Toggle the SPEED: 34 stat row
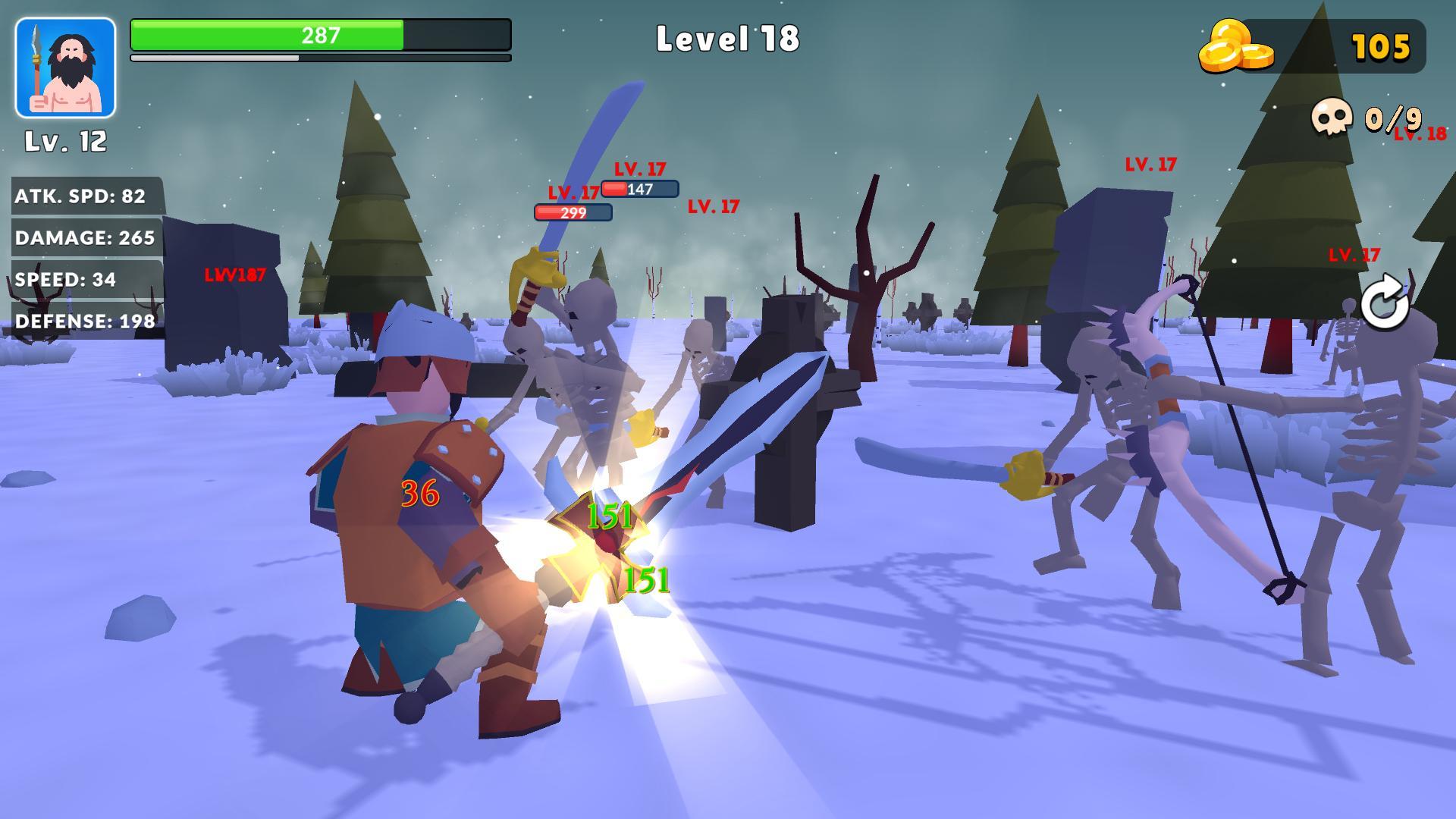This screenshot has width=1456, height=819. pyautogui.click(x=65, y=279)
